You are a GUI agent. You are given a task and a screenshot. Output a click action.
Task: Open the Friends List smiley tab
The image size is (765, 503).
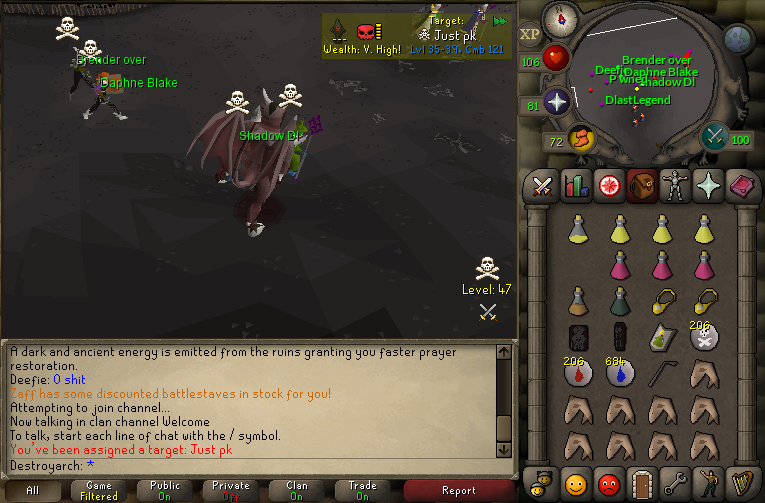click(576, 485)
